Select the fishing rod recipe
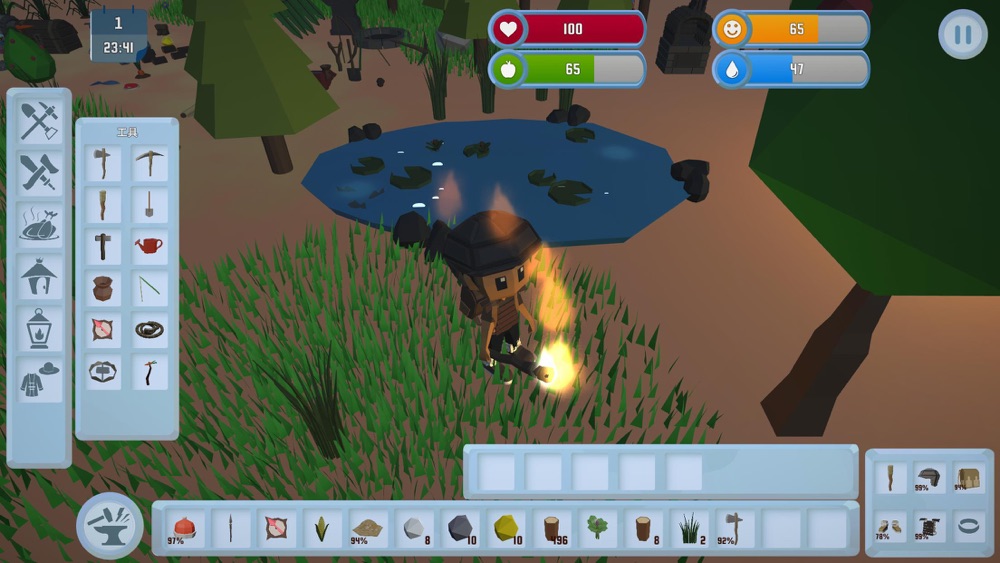 click(x=150, y=289)
